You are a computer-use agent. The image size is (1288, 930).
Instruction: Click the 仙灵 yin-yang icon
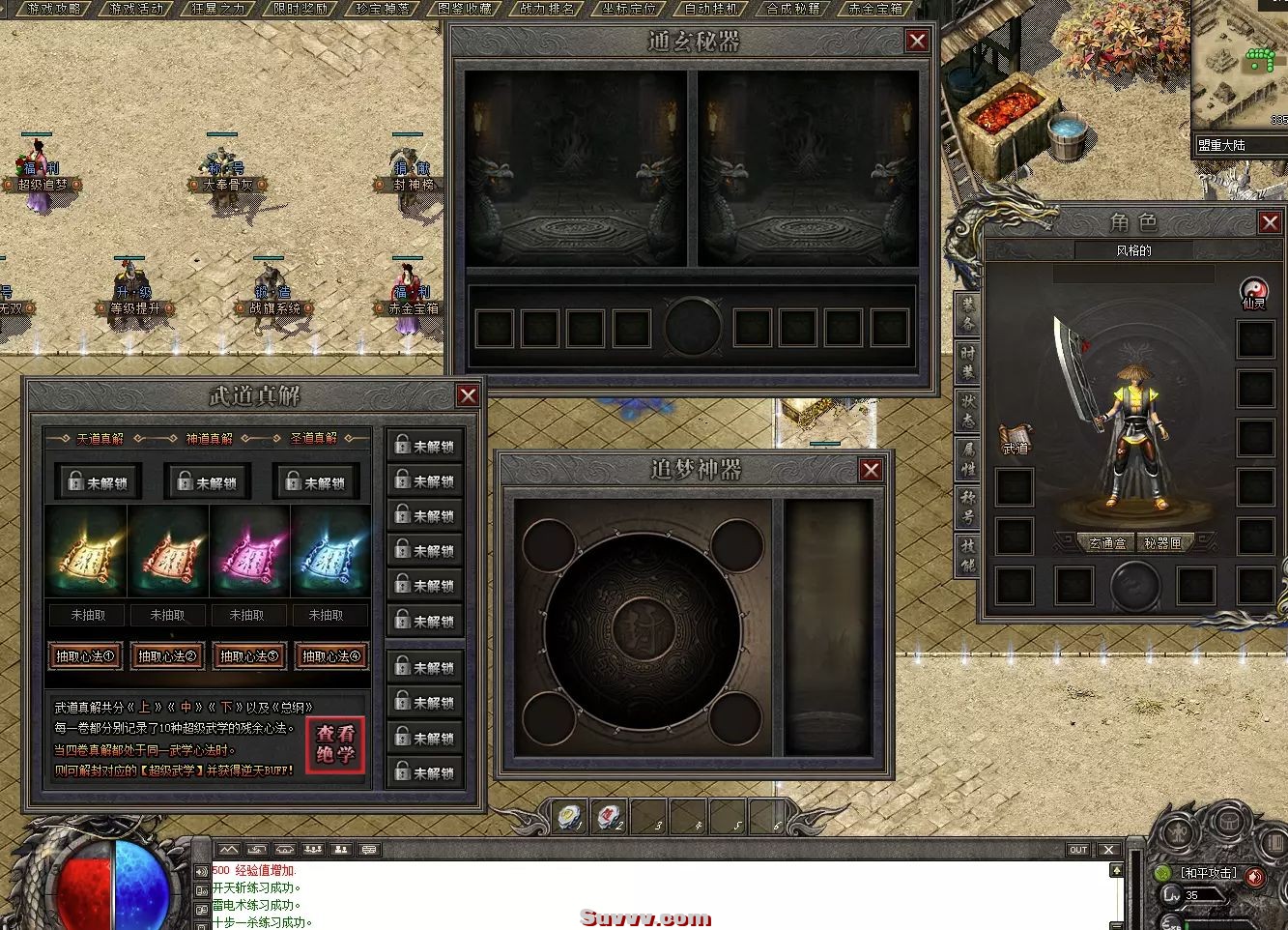tap(1253, 291)
